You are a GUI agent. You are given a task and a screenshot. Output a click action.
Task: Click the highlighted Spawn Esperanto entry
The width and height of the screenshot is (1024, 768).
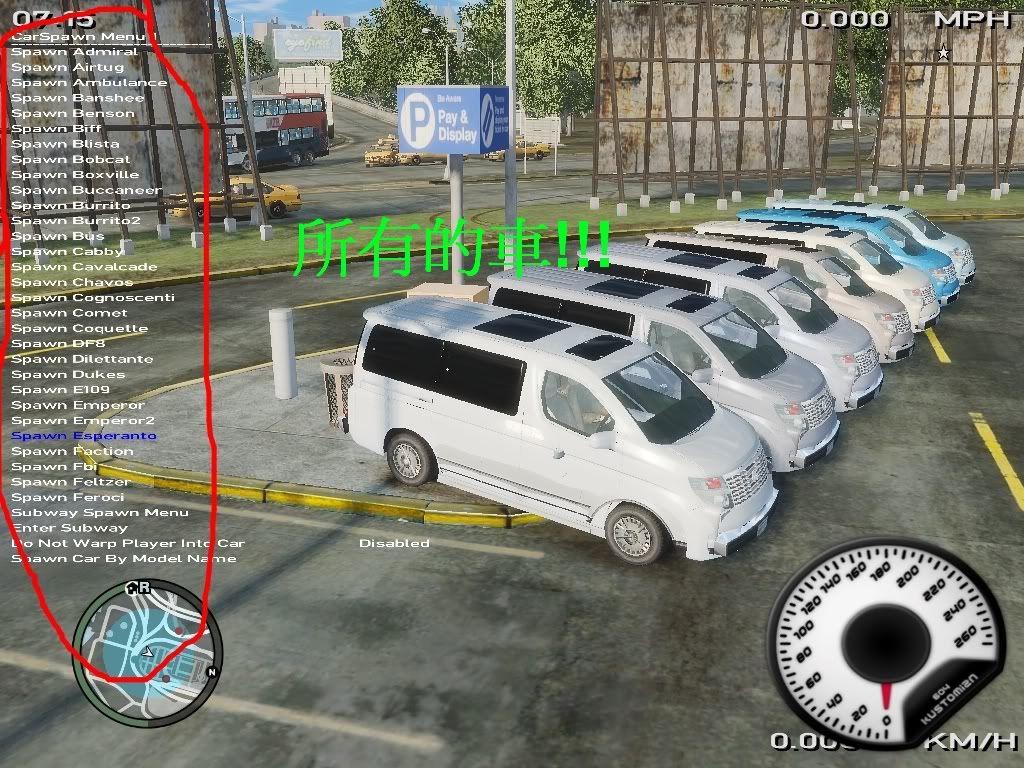click(x=84, y=436)
